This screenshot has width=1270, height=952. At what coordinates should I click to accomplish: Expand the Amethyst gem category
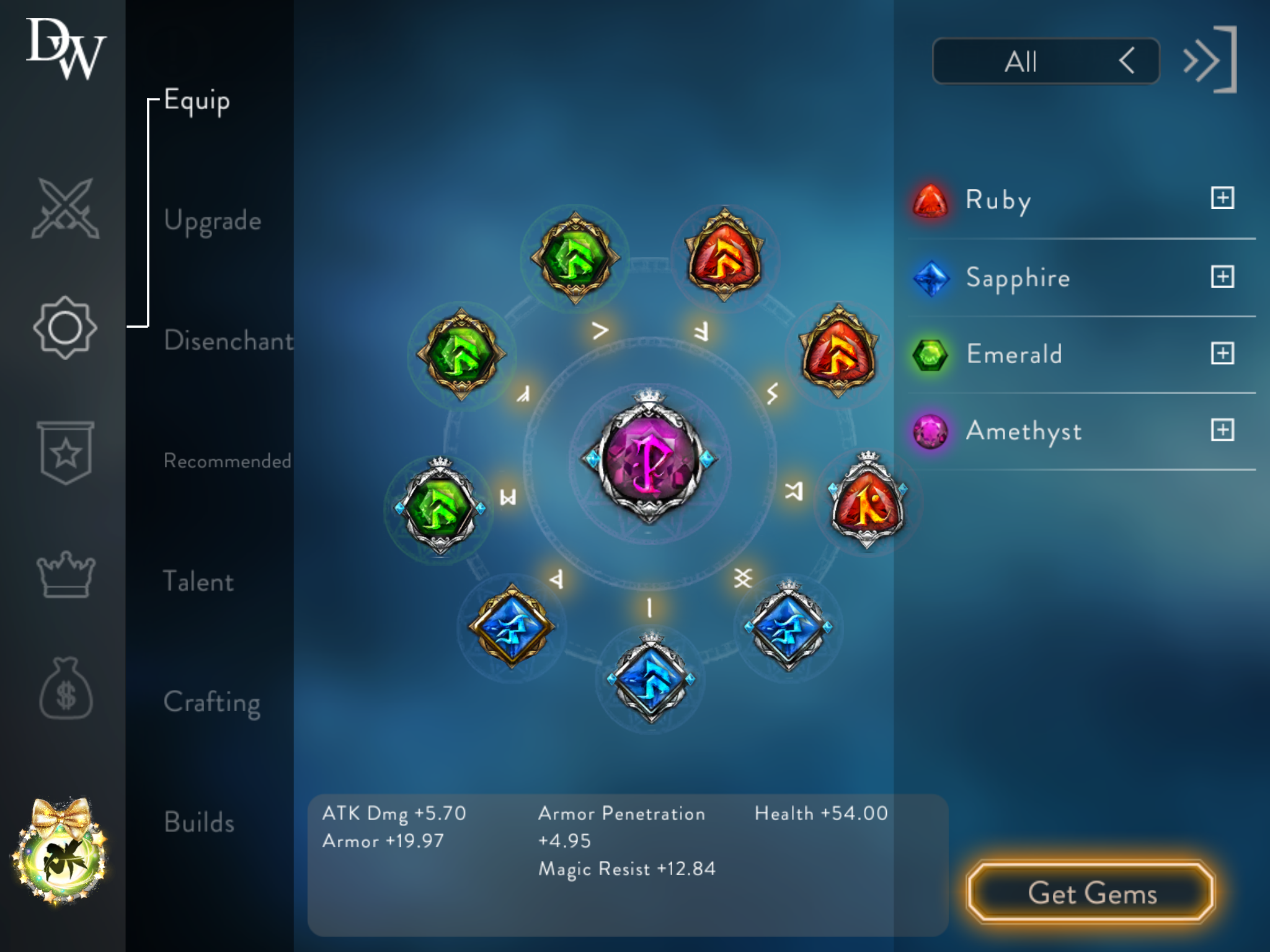coord(1222,430)
